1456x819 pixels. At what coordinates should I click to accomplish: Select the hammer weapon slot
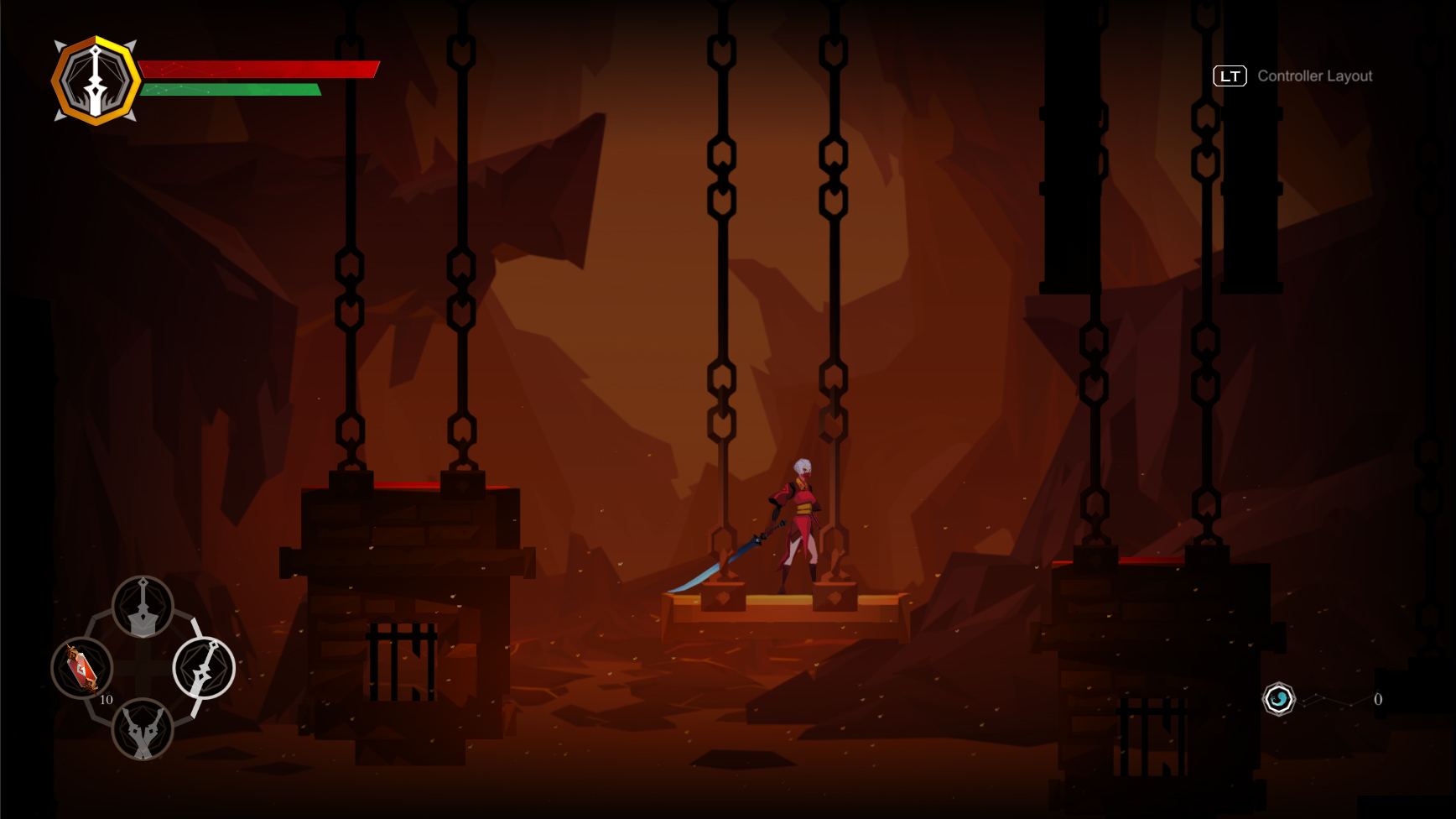click(143, 607)
